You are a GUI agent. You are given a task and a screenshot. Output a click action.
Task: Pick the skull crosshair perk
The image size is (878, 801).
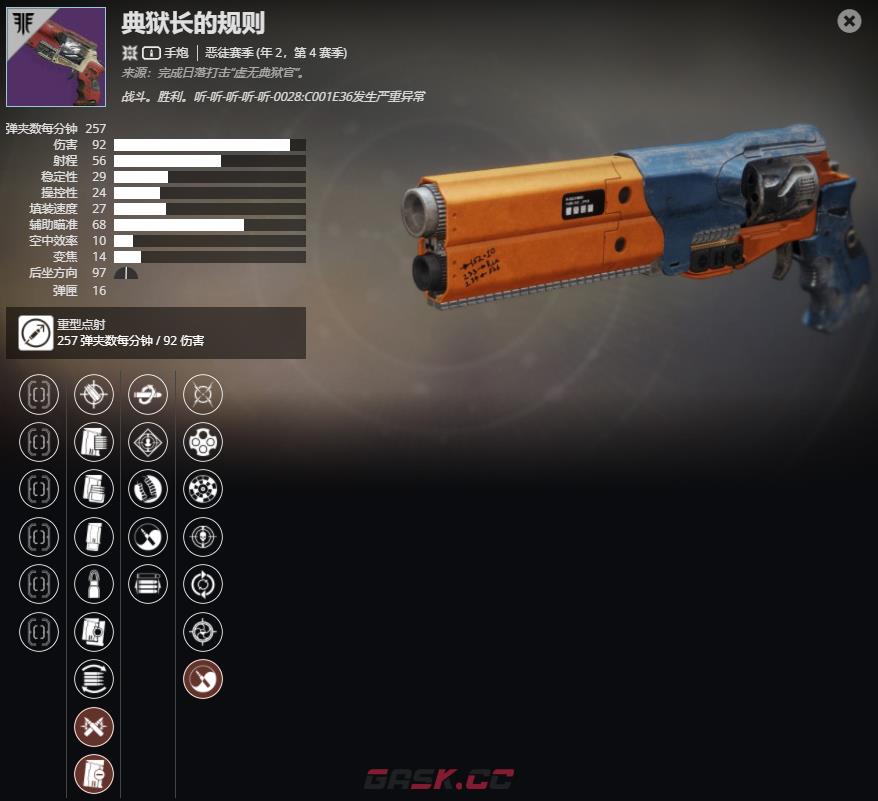pyautogui.click(x=203, y=537)
